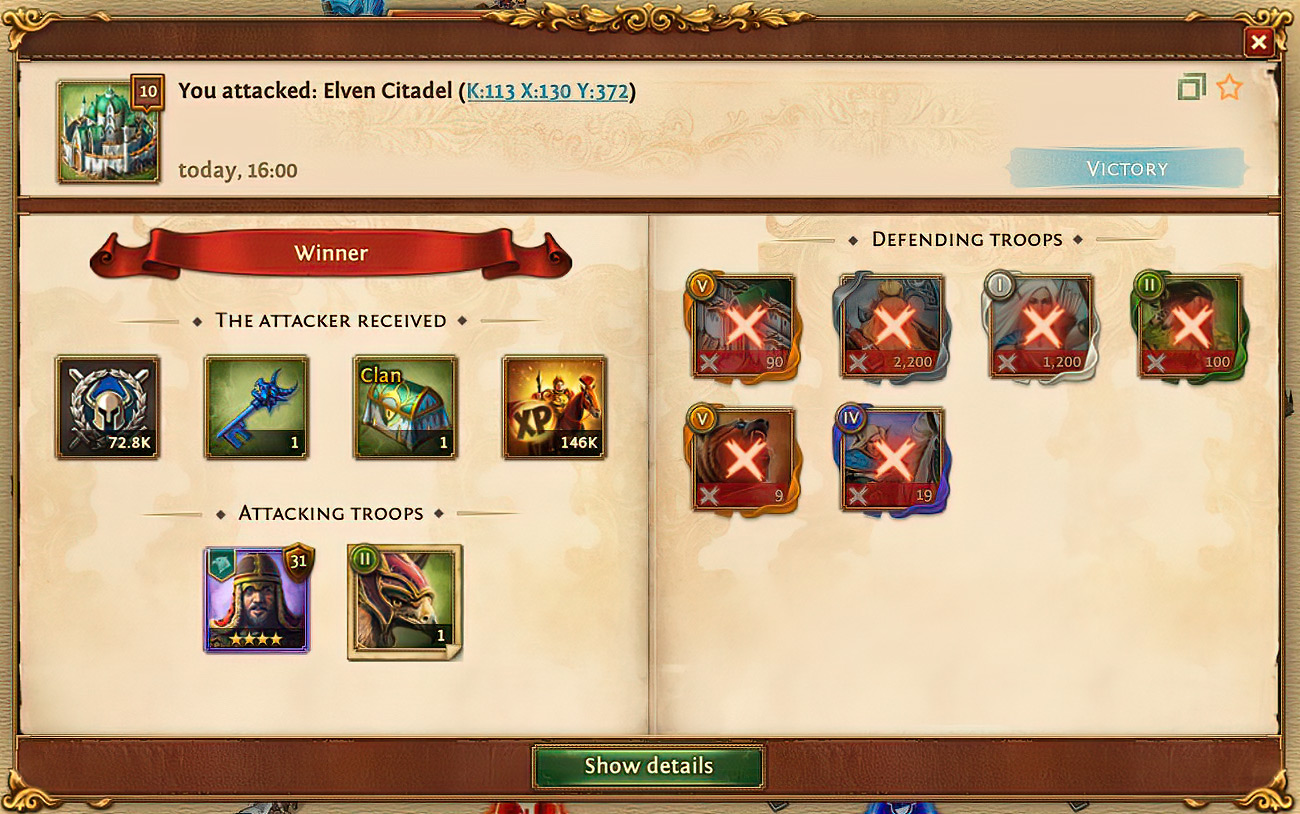Select the tier IV defender with 19 lost
Screen dimensions: 1300x814
click(x=891, y=459)
